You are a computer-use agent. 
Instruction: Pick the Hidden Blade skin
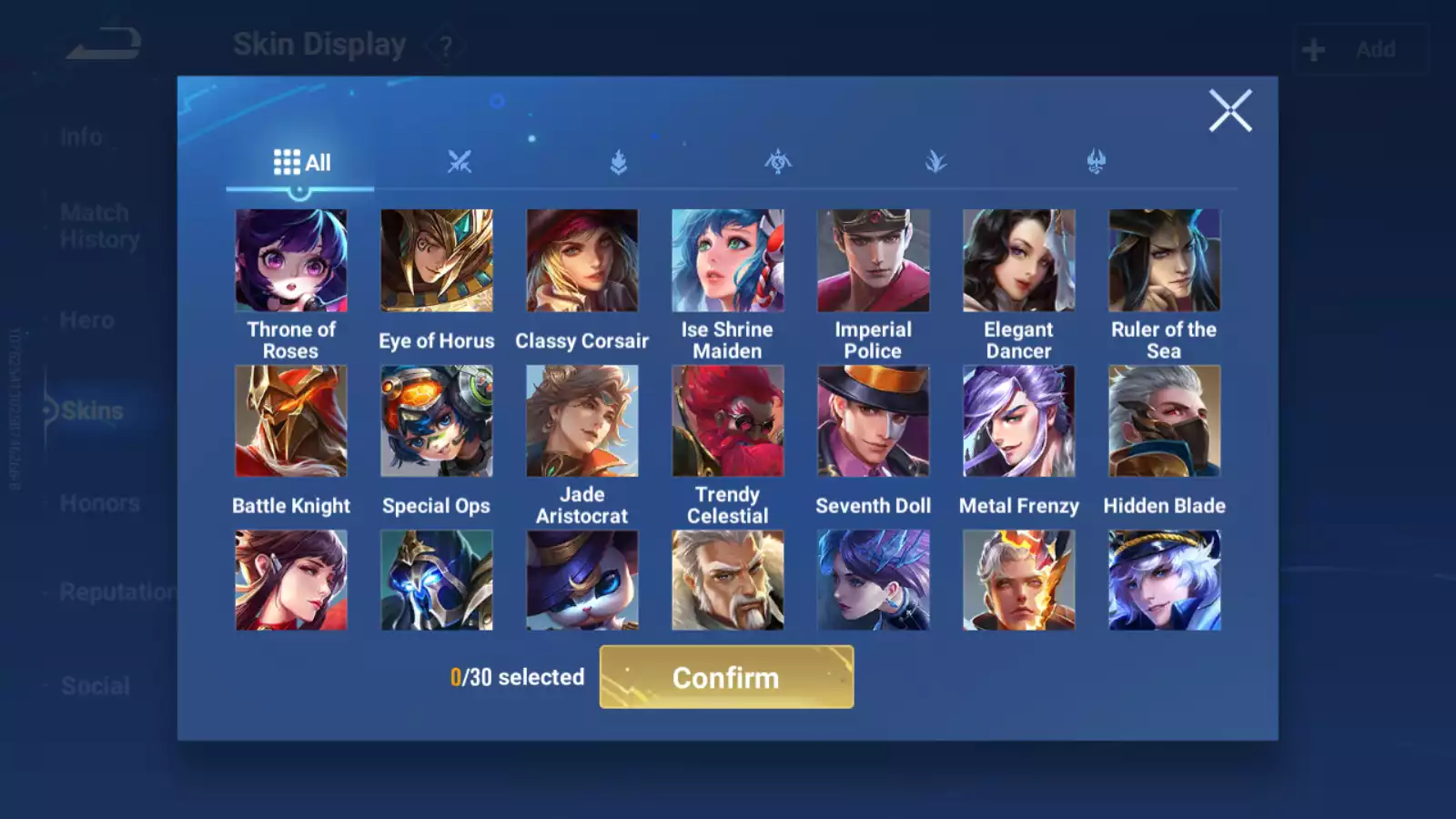(x=1164, y=421)
